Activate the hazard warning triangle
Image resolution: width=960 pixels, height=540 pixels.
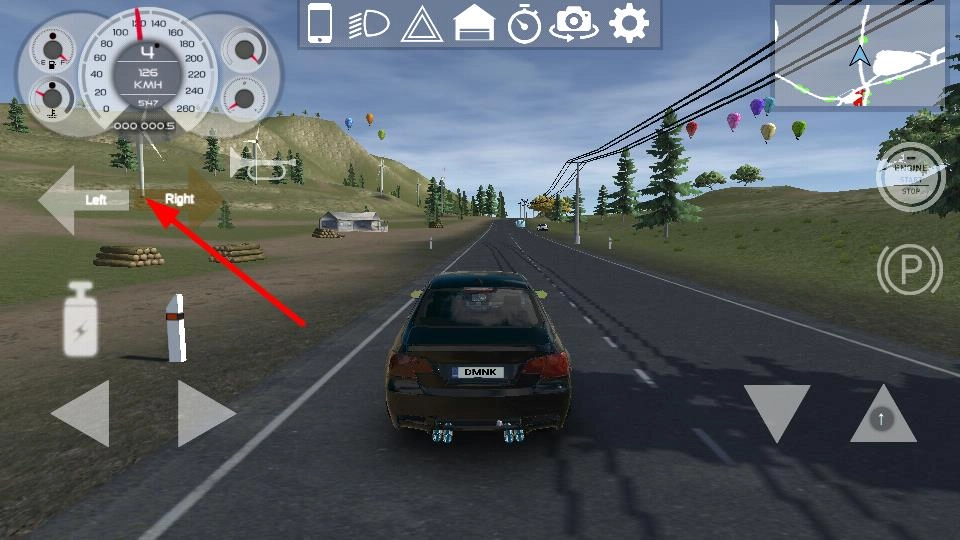click(421, 24)
